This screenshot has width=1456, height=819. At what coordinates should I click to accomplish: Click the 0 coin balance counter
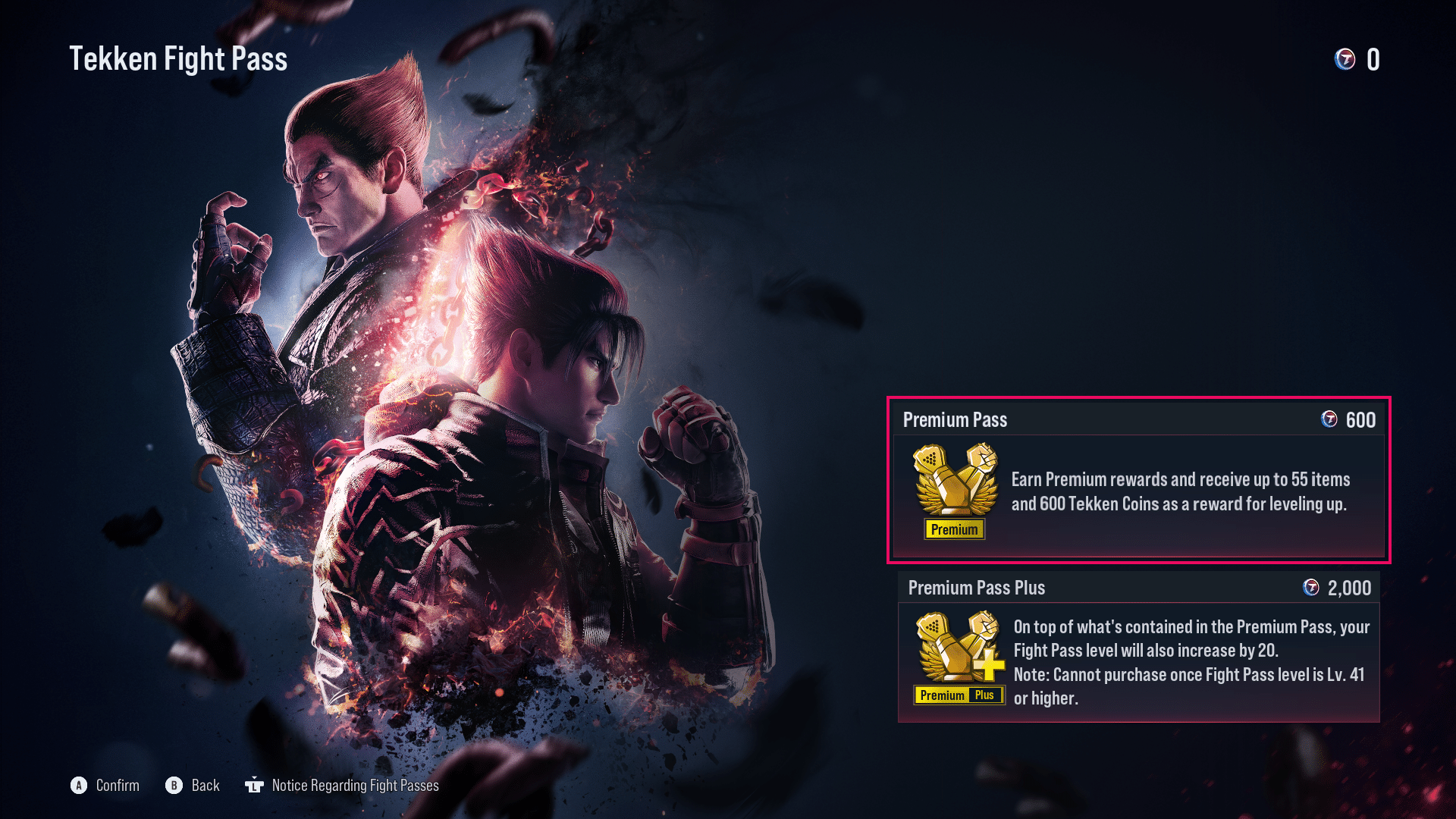pyautogui.click(x=1374, y=61)
